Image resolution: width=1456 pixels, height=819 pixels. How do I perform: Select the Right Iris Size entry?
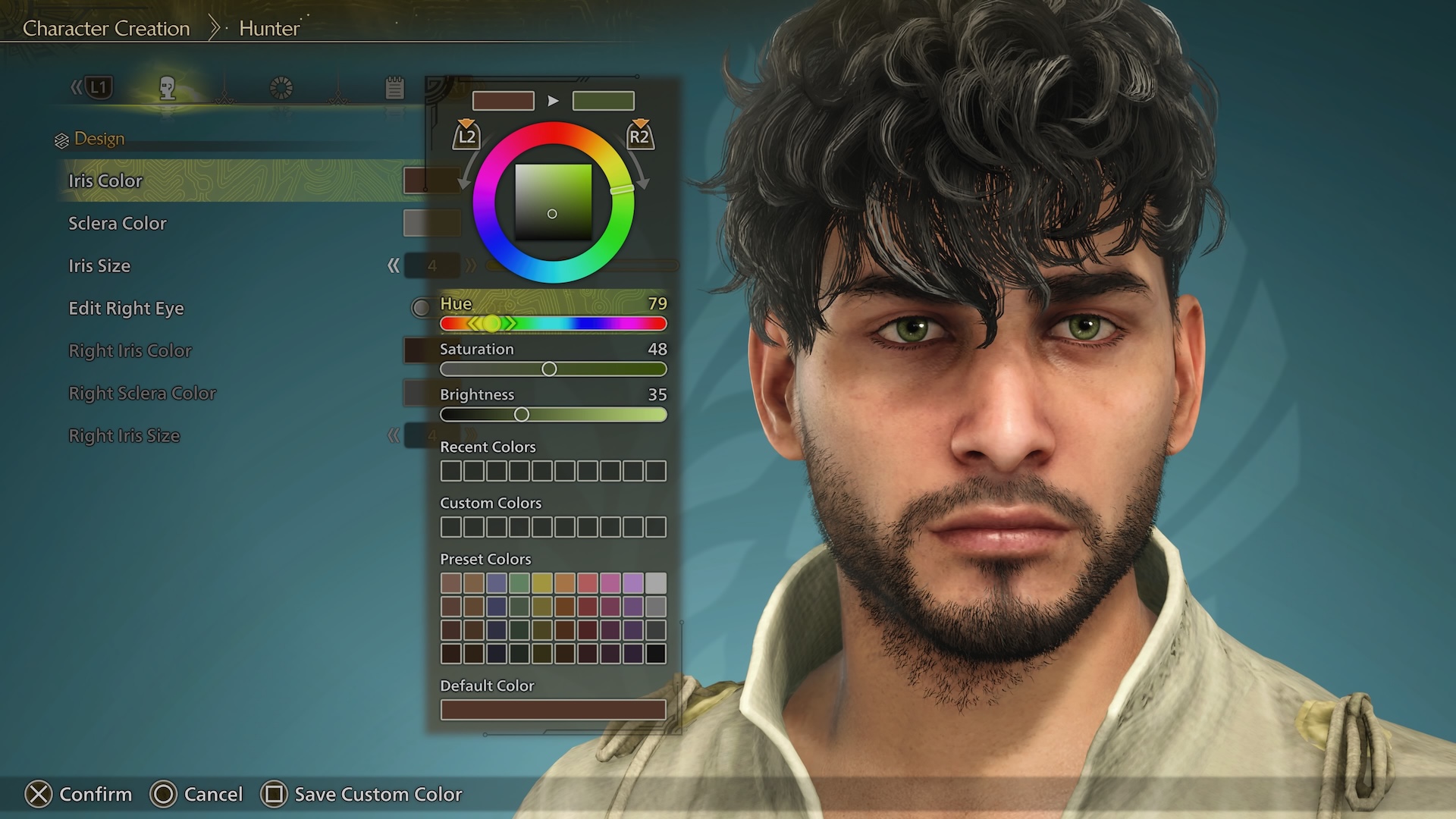124,435
